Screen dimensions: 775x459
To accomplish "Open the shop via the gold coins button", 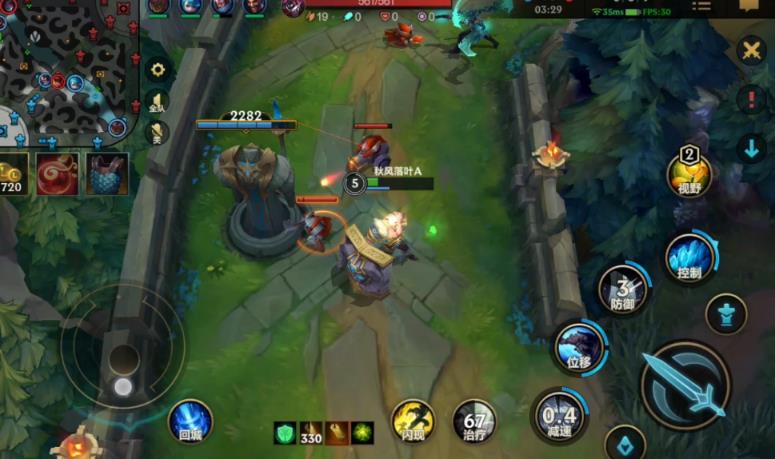I will 13,175.
